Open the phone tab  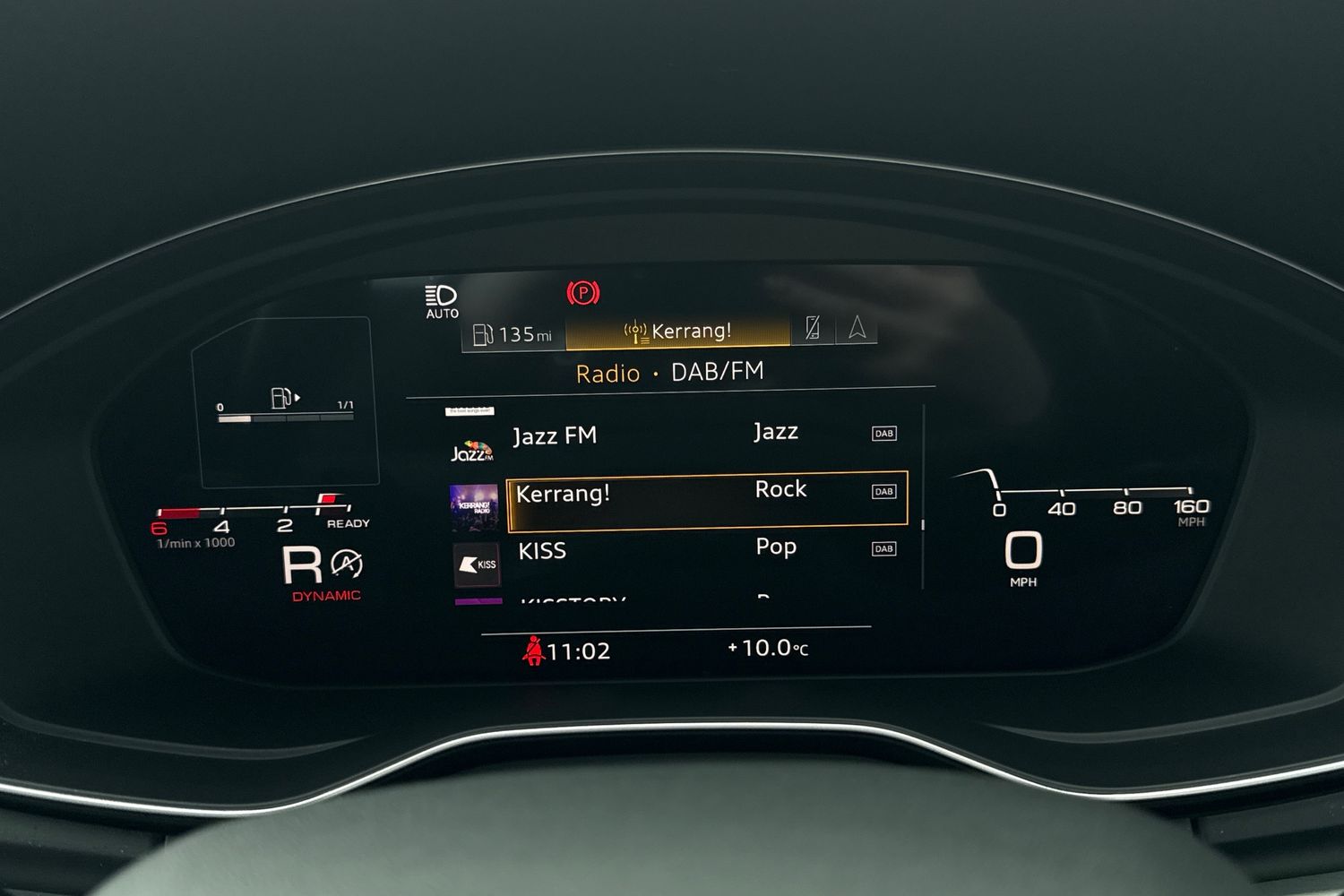pyautogui.click(x=813, y=328)
